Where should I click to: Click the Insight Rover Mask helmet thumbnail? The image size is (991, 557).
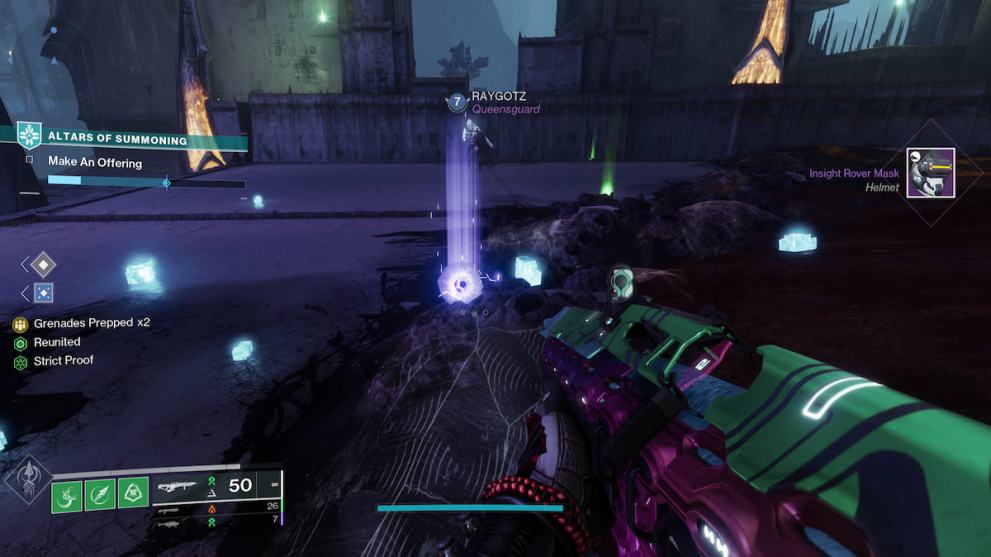[930, 173]
